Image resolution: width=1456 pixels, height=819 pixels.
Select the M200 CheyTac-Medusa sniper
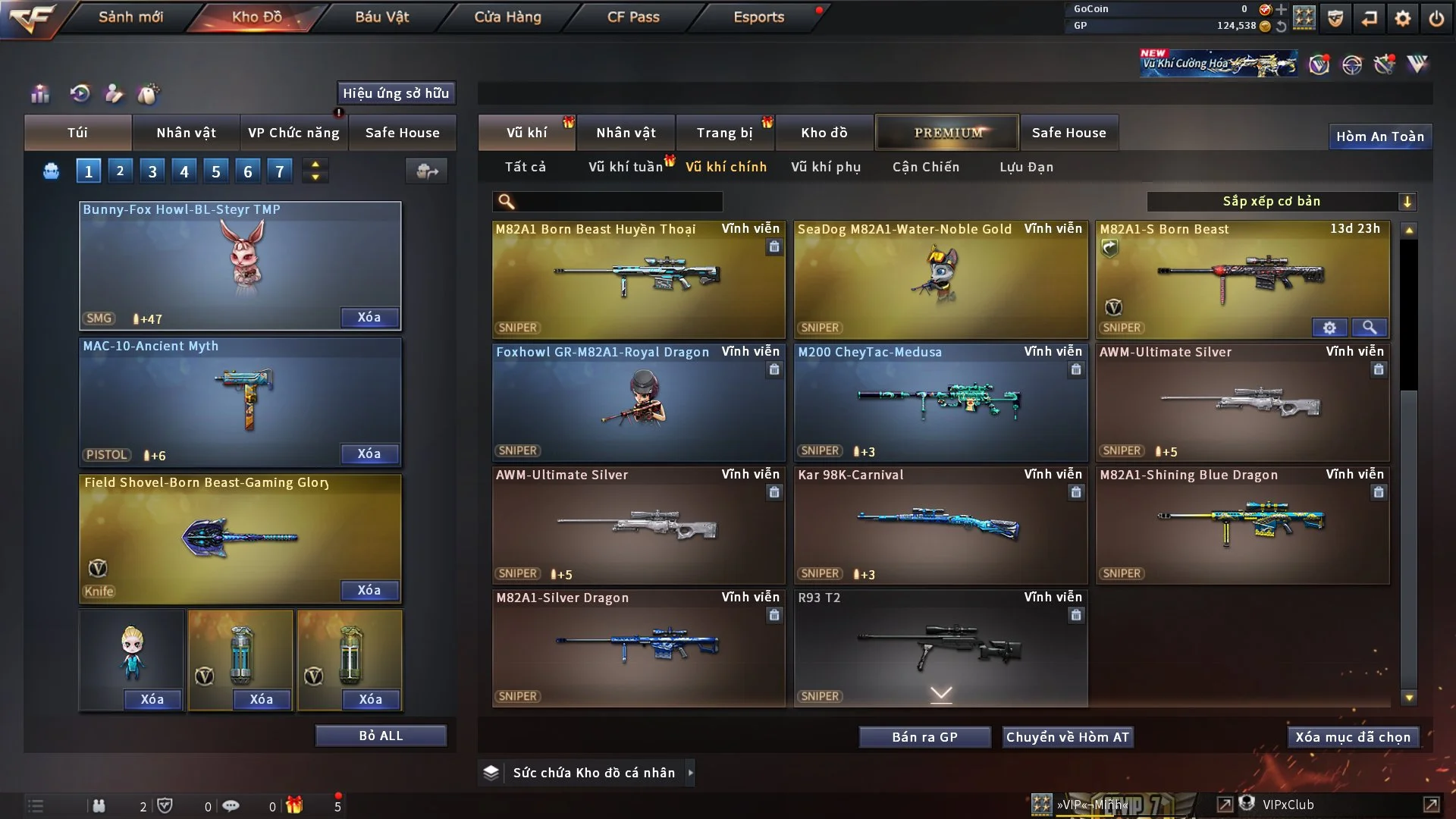coord(940,403)
